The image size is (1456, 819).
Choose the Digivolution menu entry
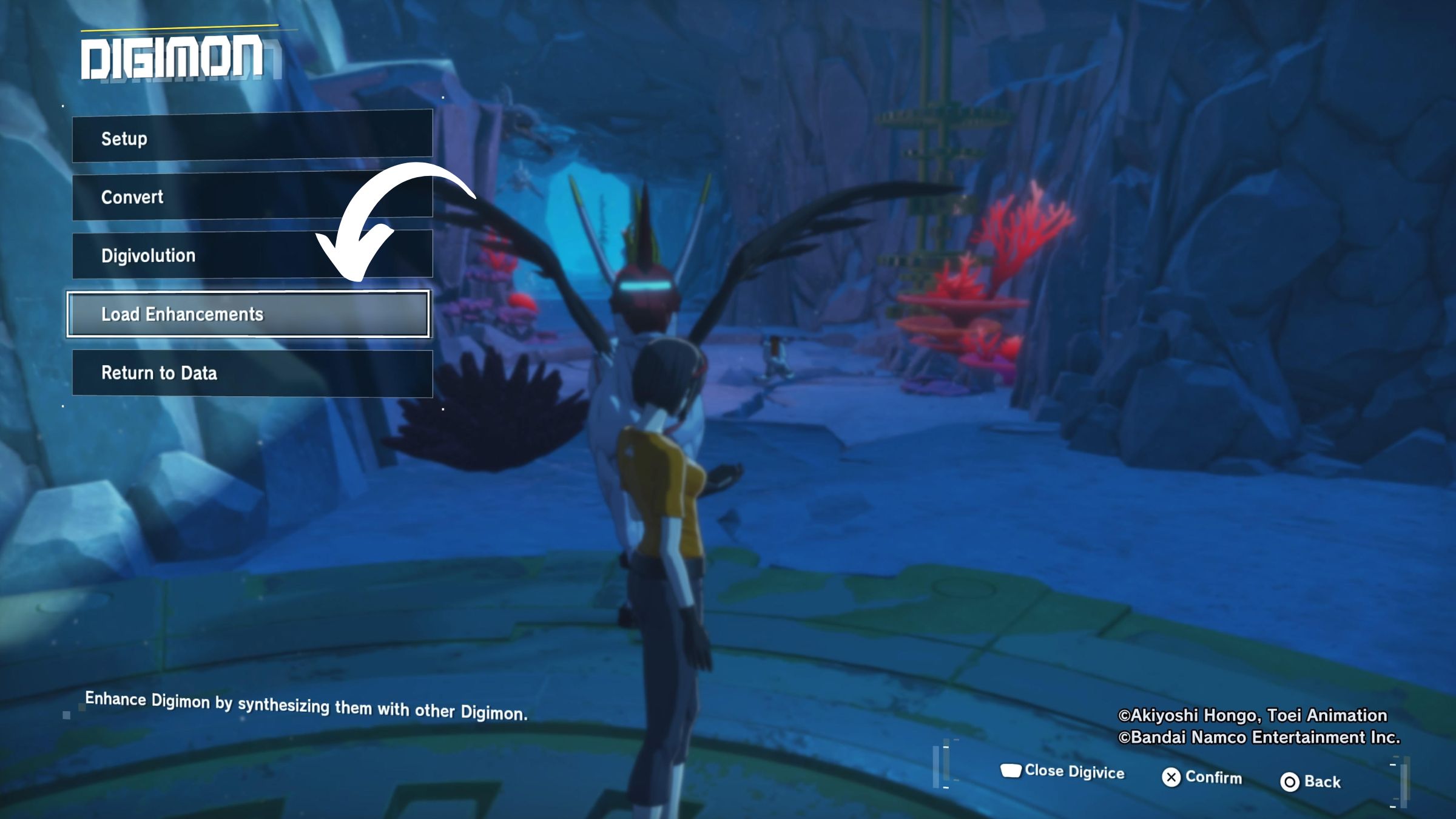[200, 255]
